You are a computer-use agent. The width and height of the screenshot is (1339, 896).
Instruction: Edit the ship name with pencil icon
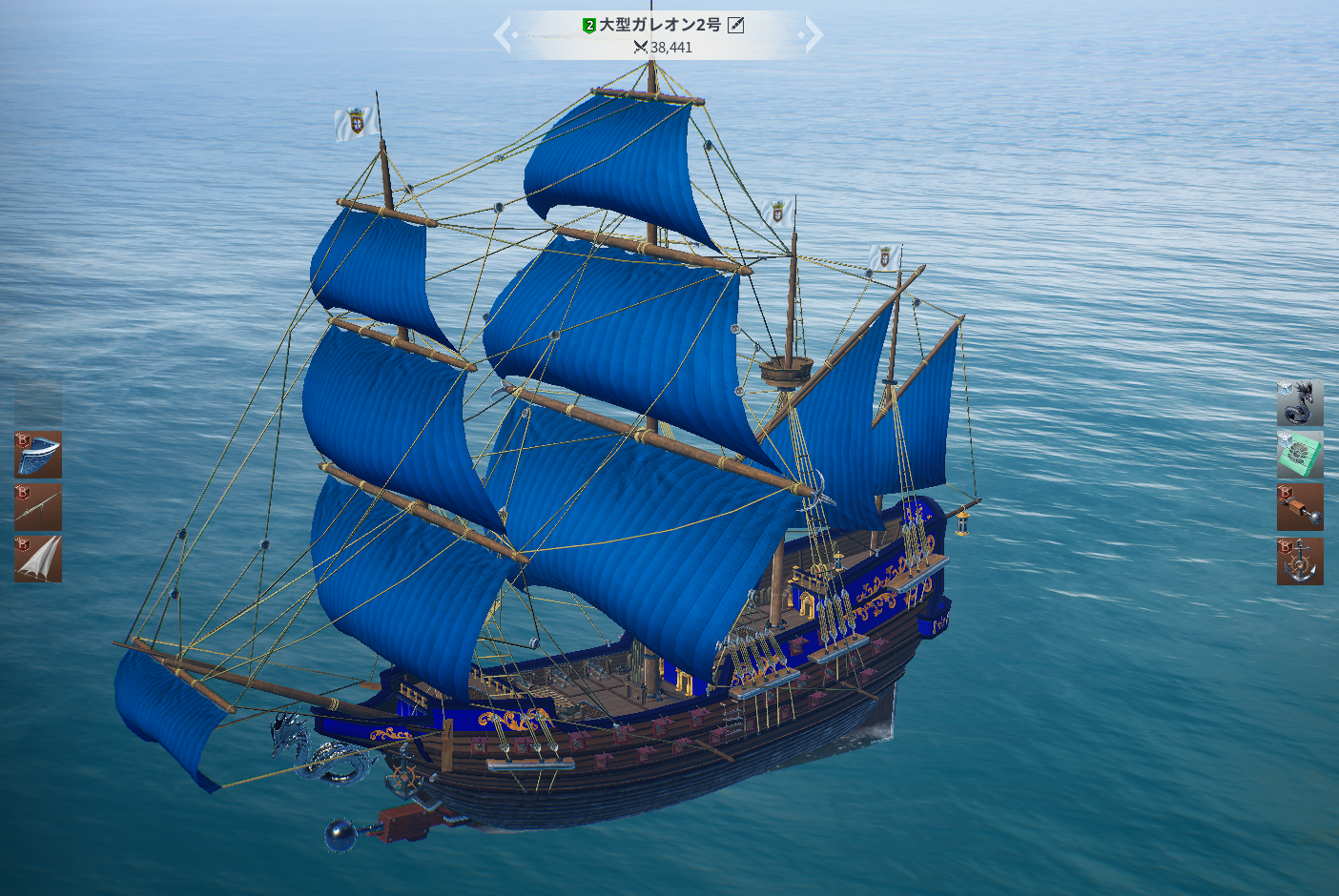736,26
